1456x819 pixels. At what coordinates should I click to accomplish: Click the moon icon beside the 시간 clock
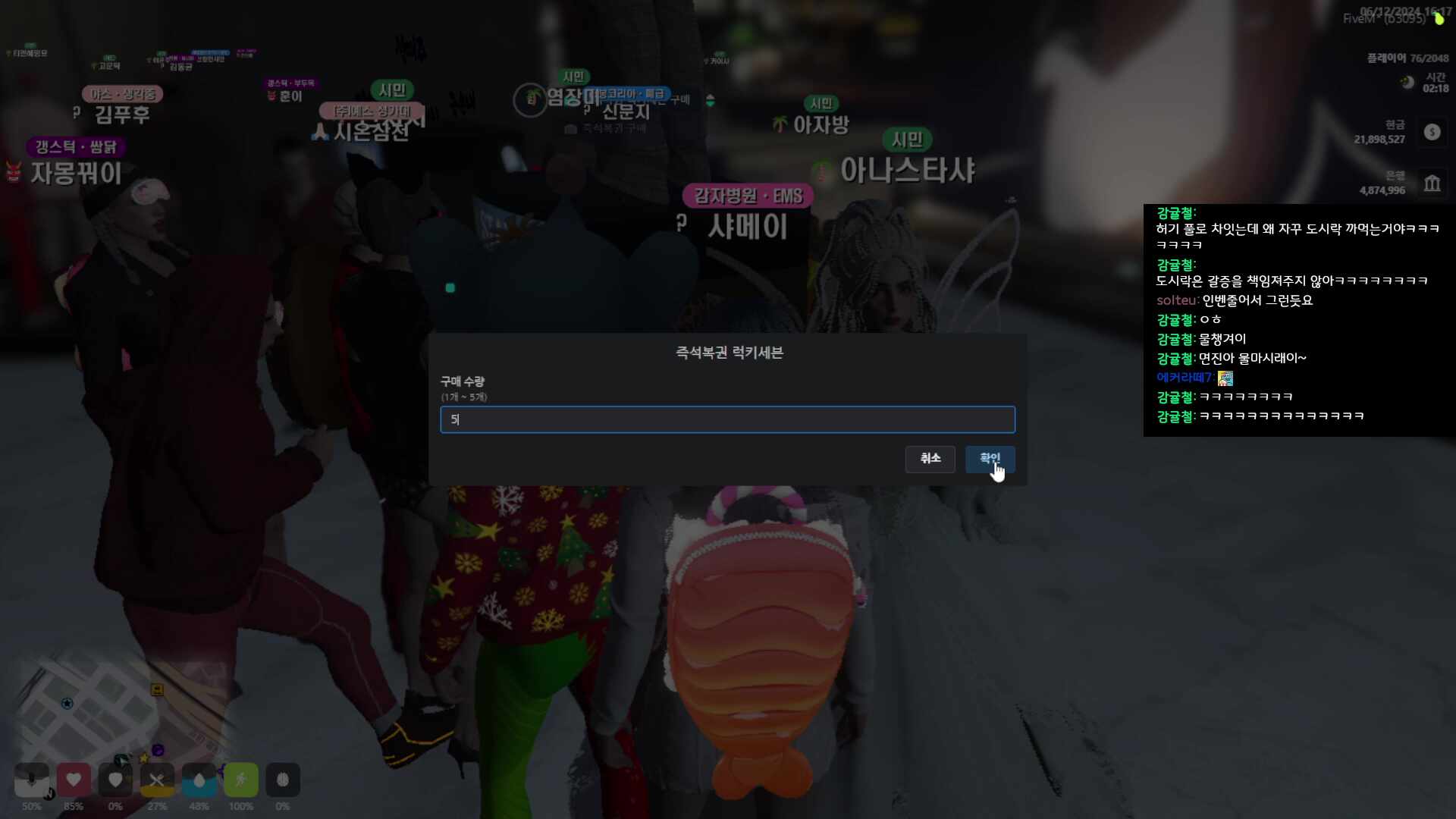1407,81
